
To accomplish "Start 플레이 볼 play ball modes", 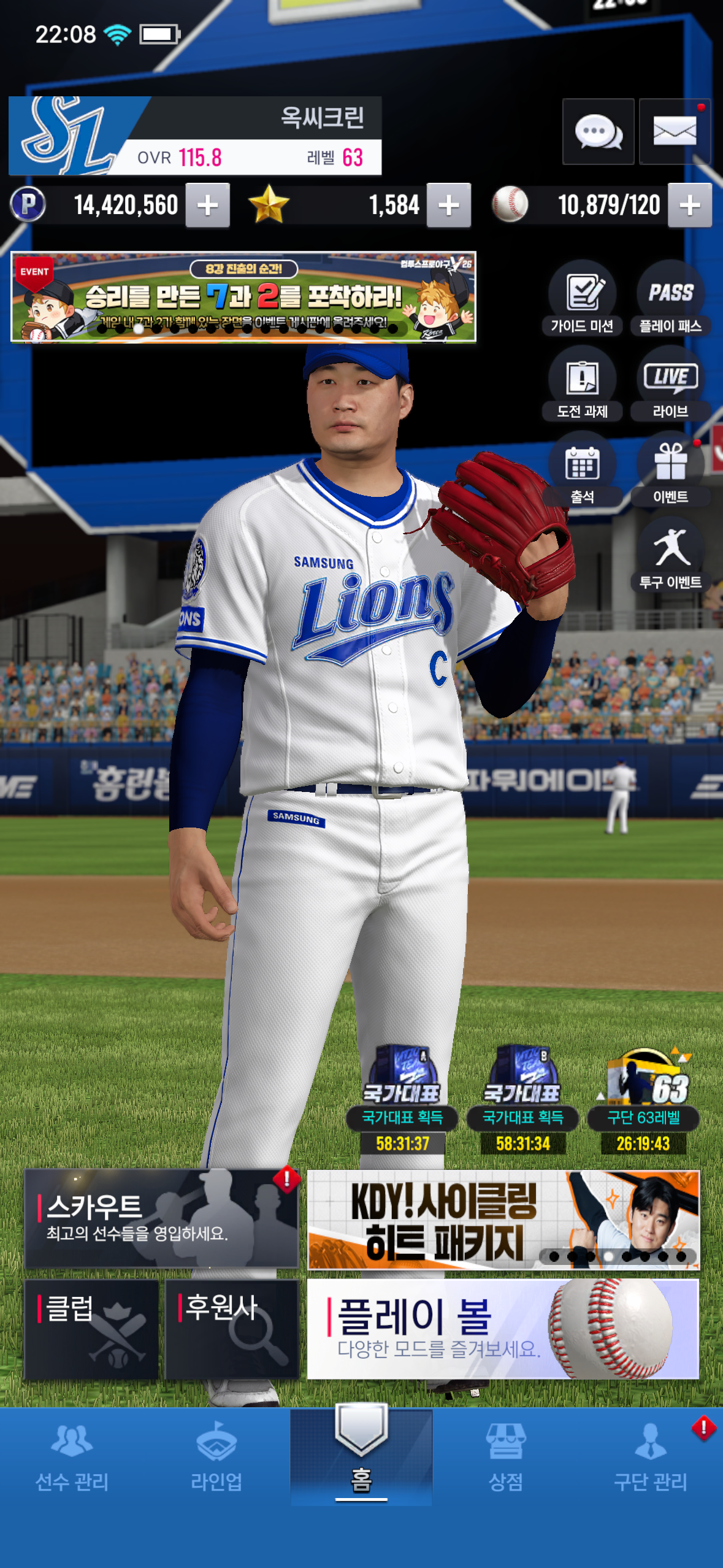I will click(x=503, y=1329).
